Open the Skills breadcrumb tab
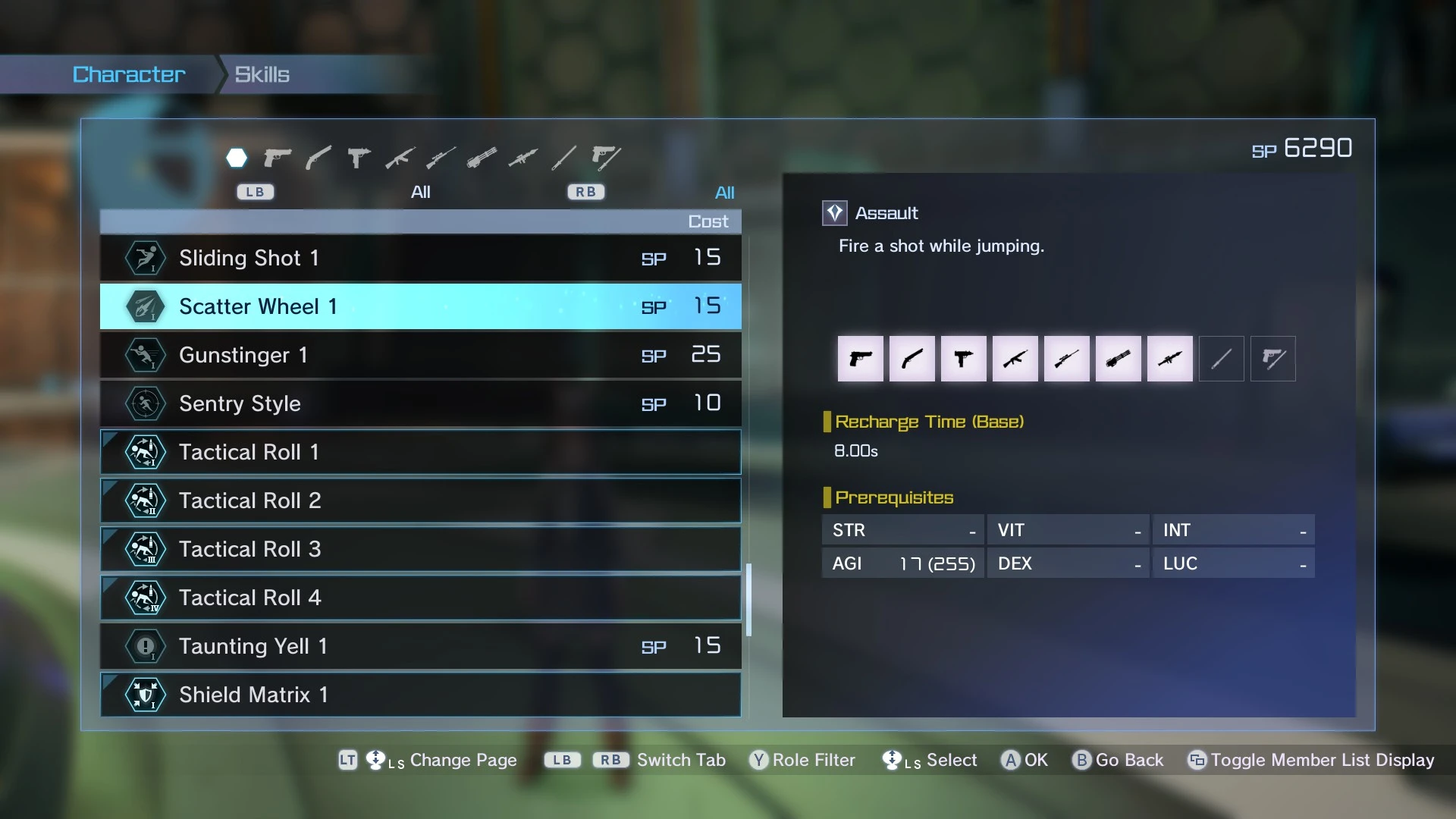 click(262, 74)
